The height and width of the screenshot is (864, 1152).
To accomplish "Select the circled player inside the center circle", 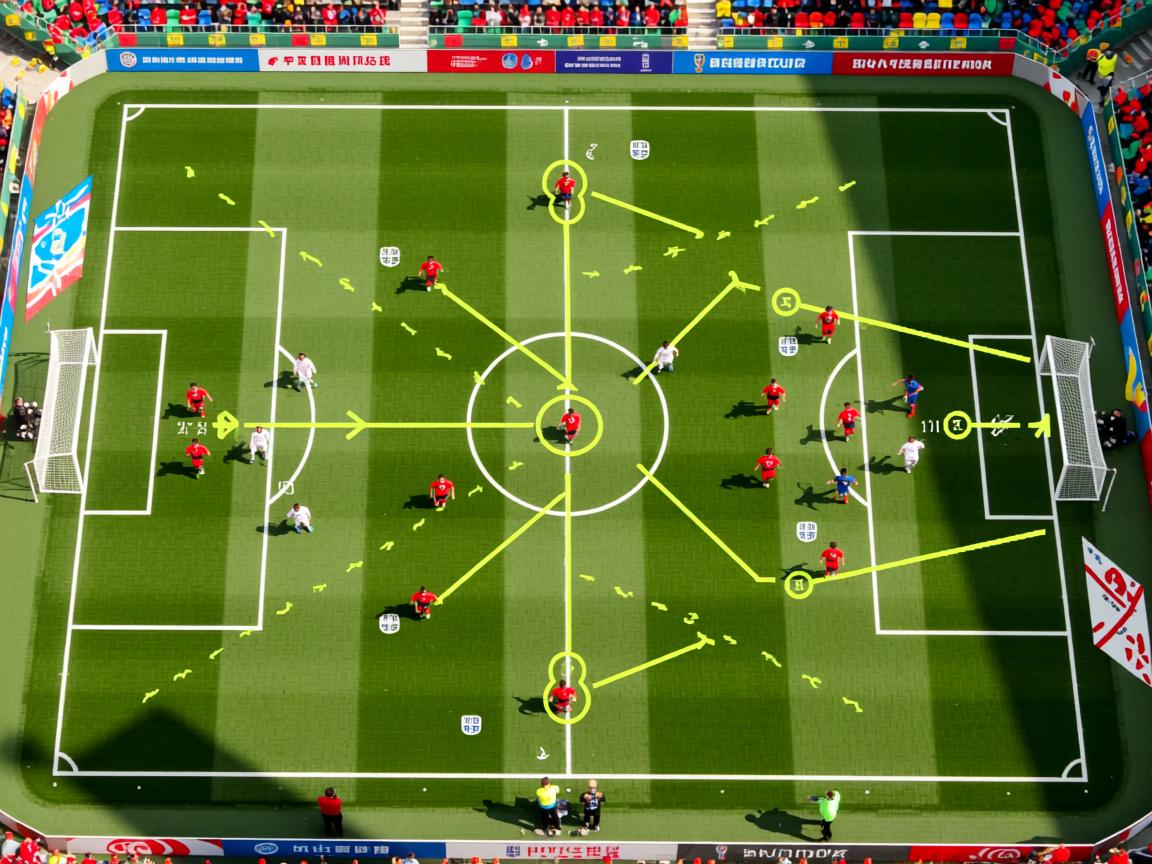I will click(570, 423).
